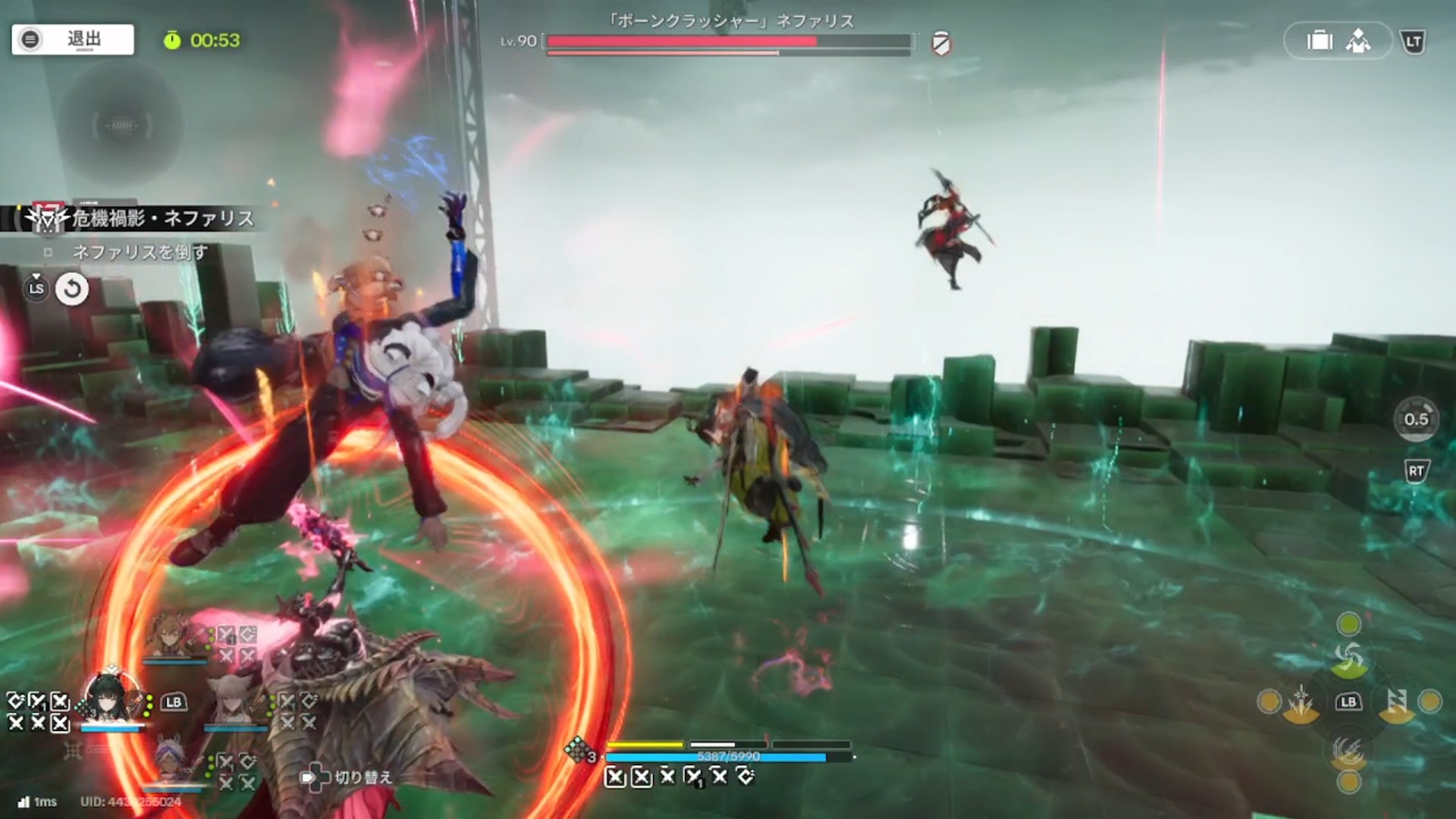
Task: Switch to the white-haired fox-eared operator portrait
Action: click(x=234, y=699)
